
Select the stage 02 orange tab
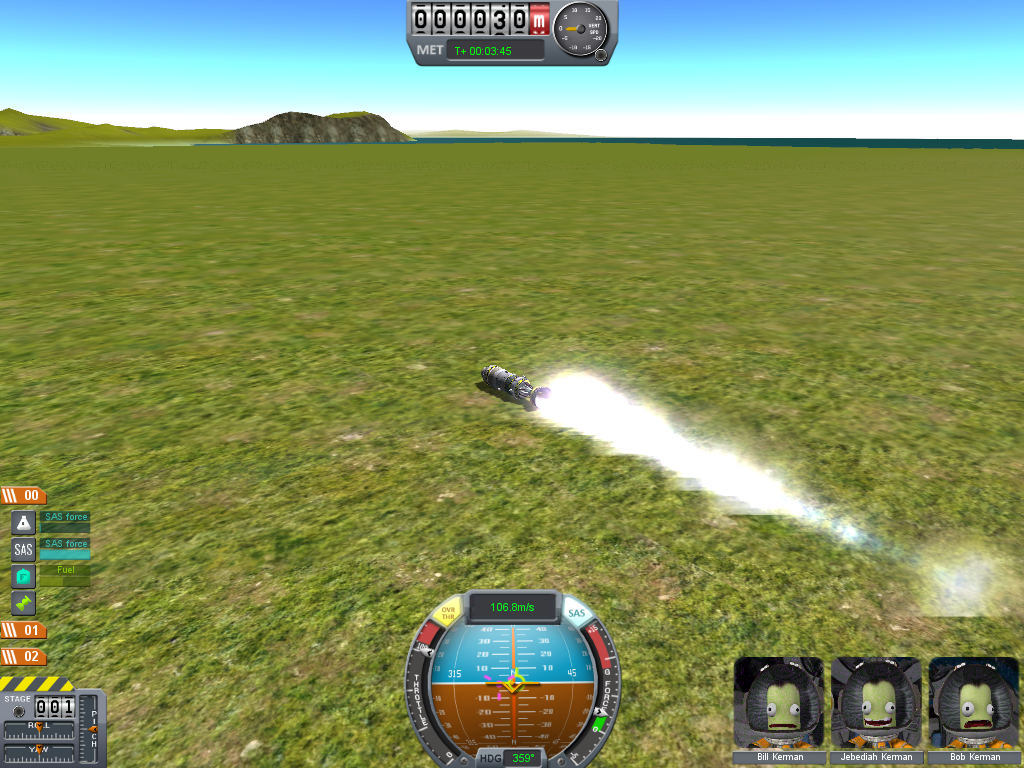pos(23,656)
